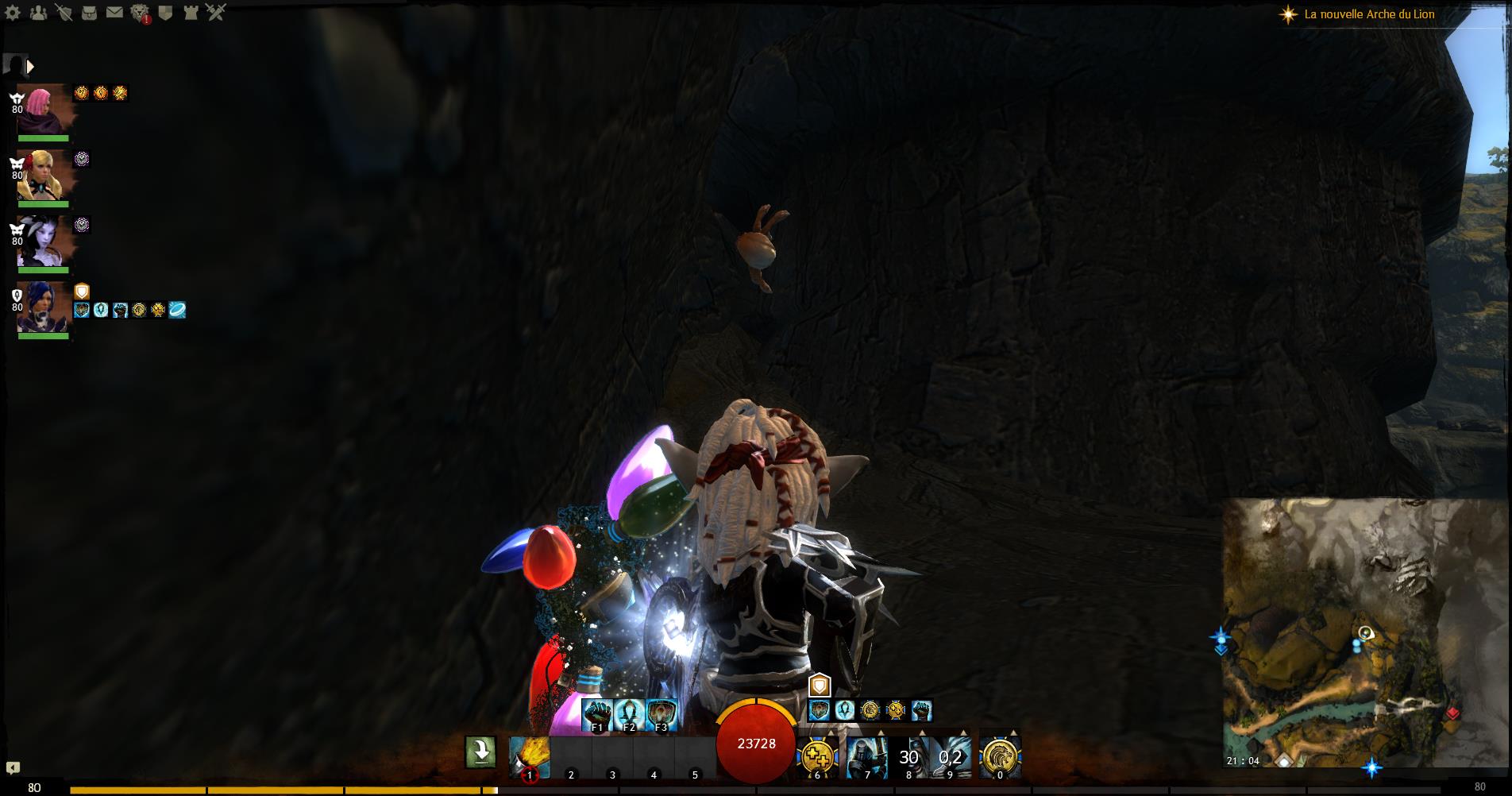Activate the F1 fist virtue skill
Image resolution: width=1512 pixels, height=796 pixels.
click(x=597, y=714)
